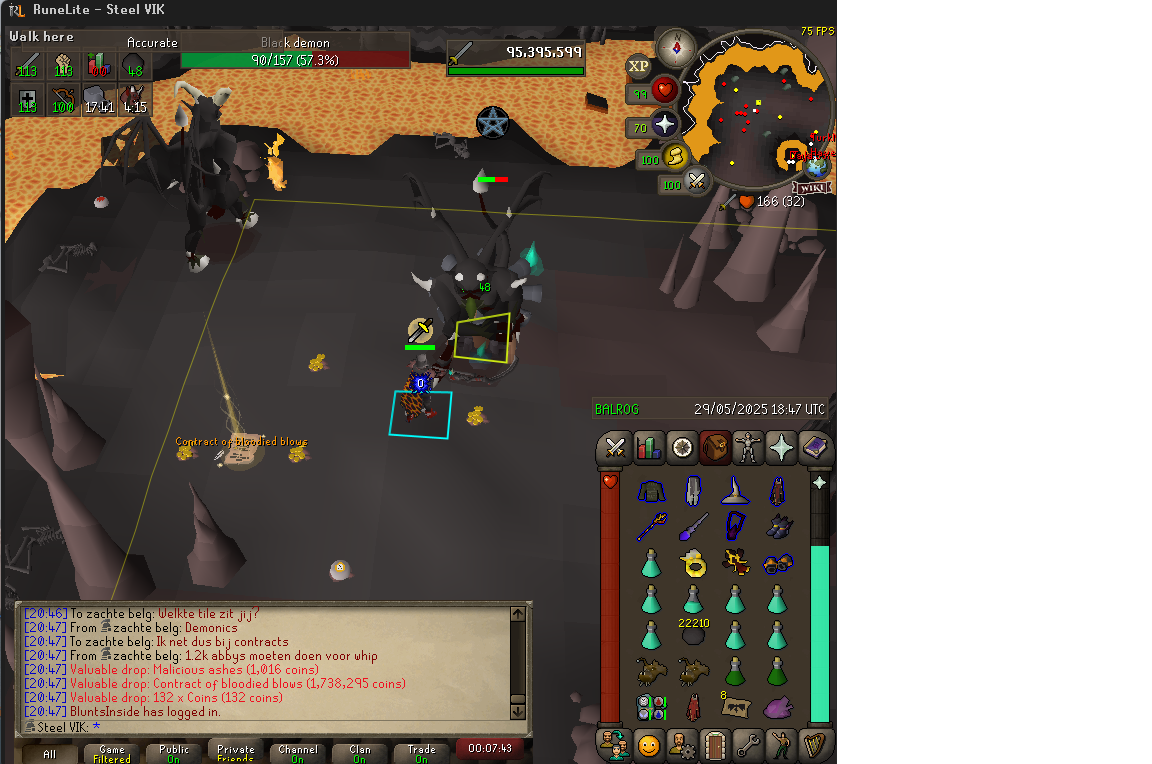Click the white wizard hat inventory item
1152x764 pixels.
click(x=735, y=491)
